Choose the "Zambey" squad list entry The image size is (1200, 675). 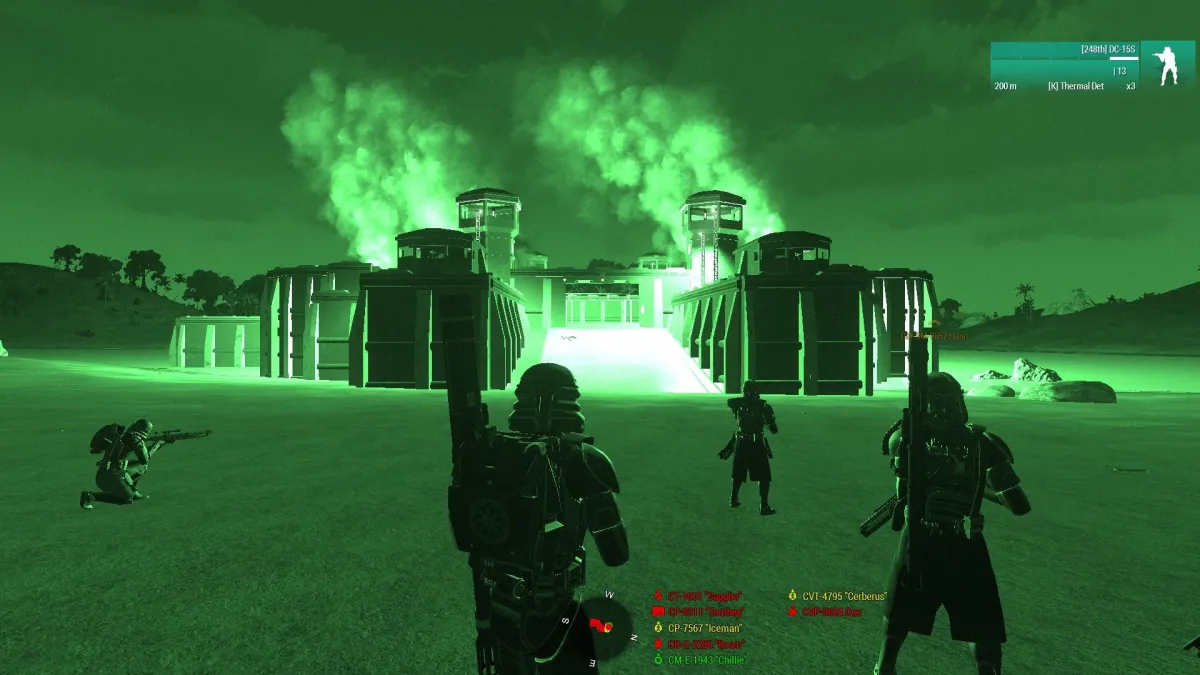(x=705, y=612)
